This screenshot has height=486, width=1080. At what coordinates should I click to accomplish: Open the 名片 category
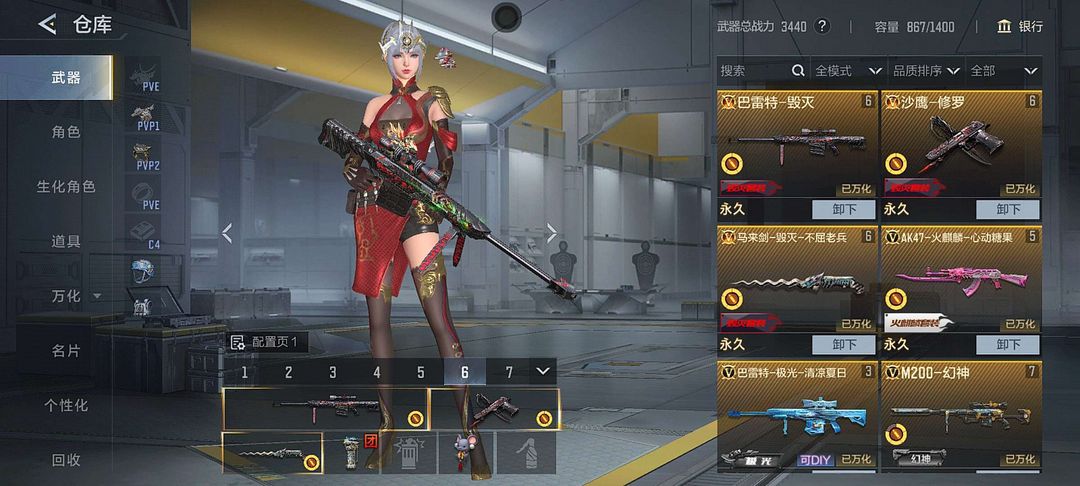click(x=66, y=351)
